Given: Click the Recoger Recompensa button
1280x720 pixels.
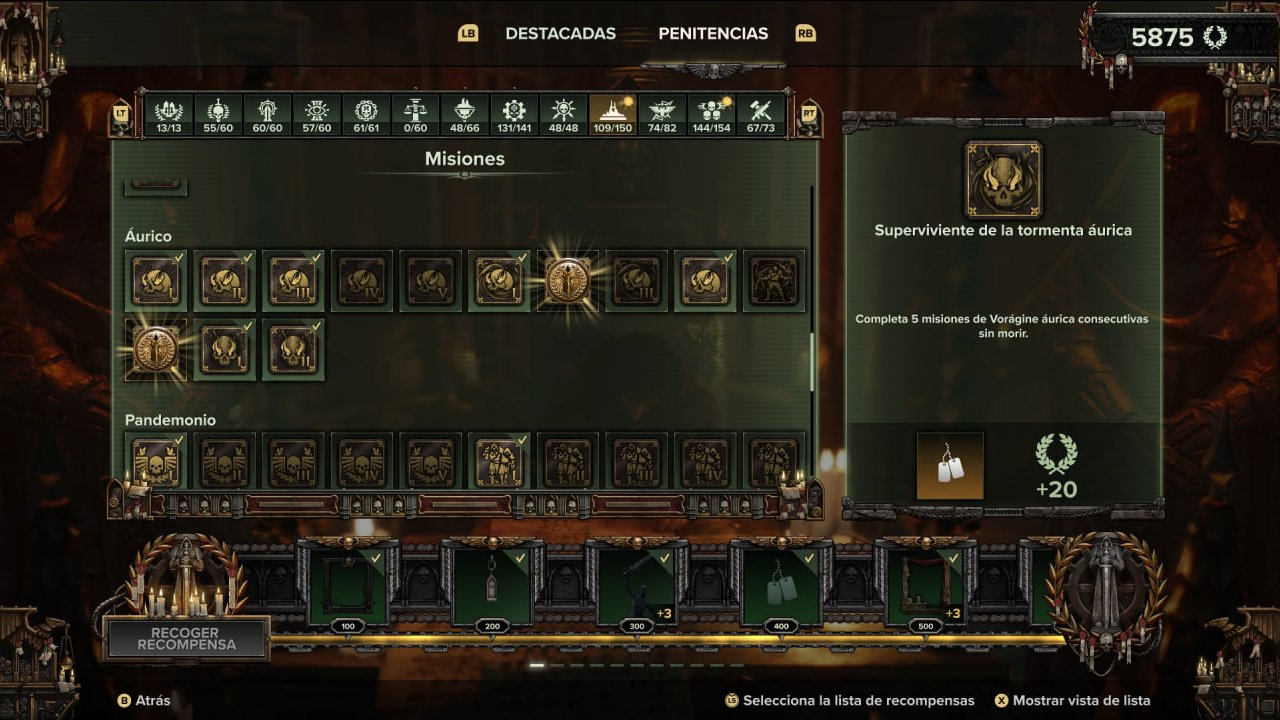Looking at the screenshot, I should click(x=186, y=639).
